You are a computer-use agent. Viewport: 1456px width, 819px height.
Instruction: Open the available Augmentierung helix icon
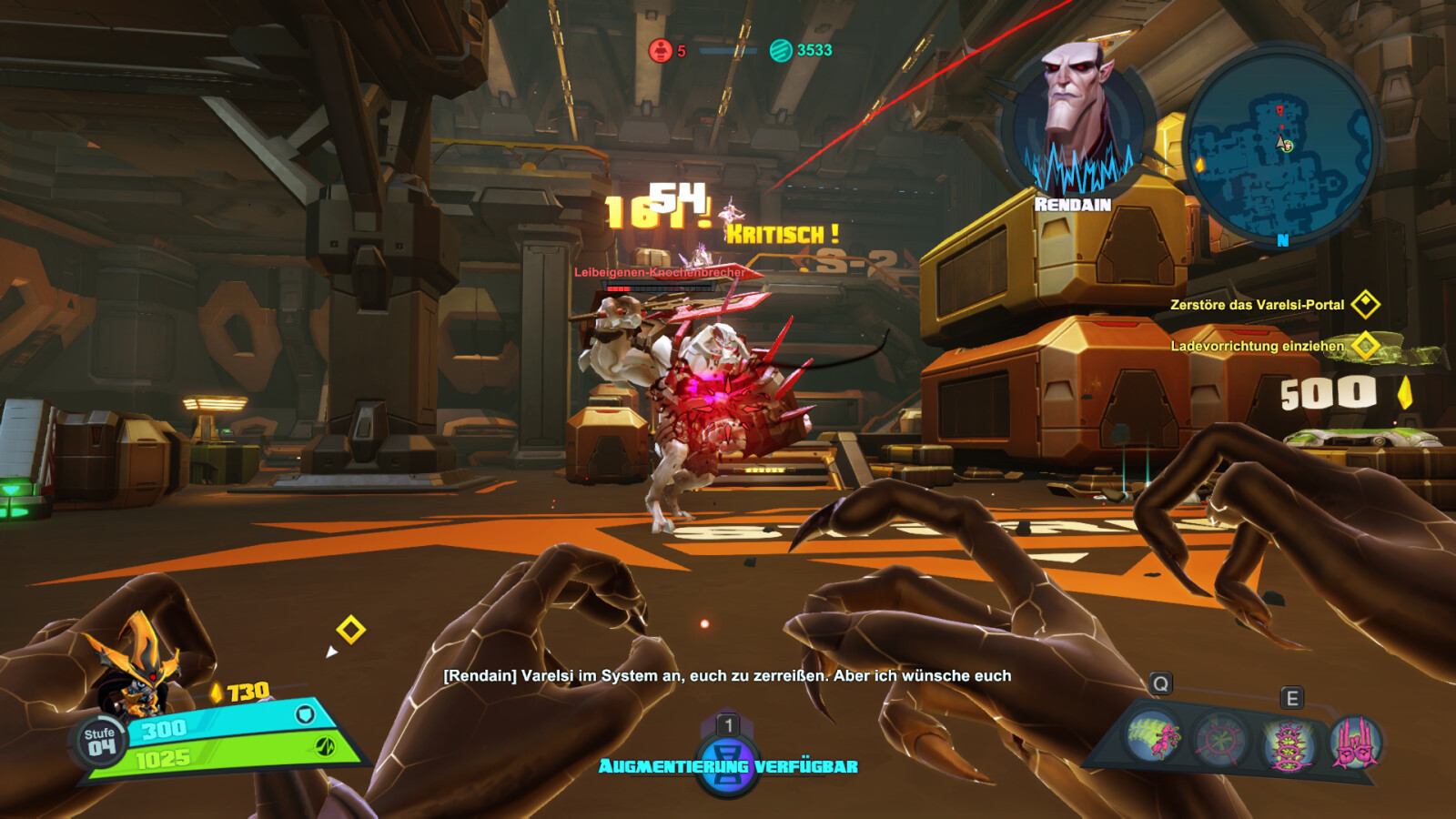tap(727, 763)
